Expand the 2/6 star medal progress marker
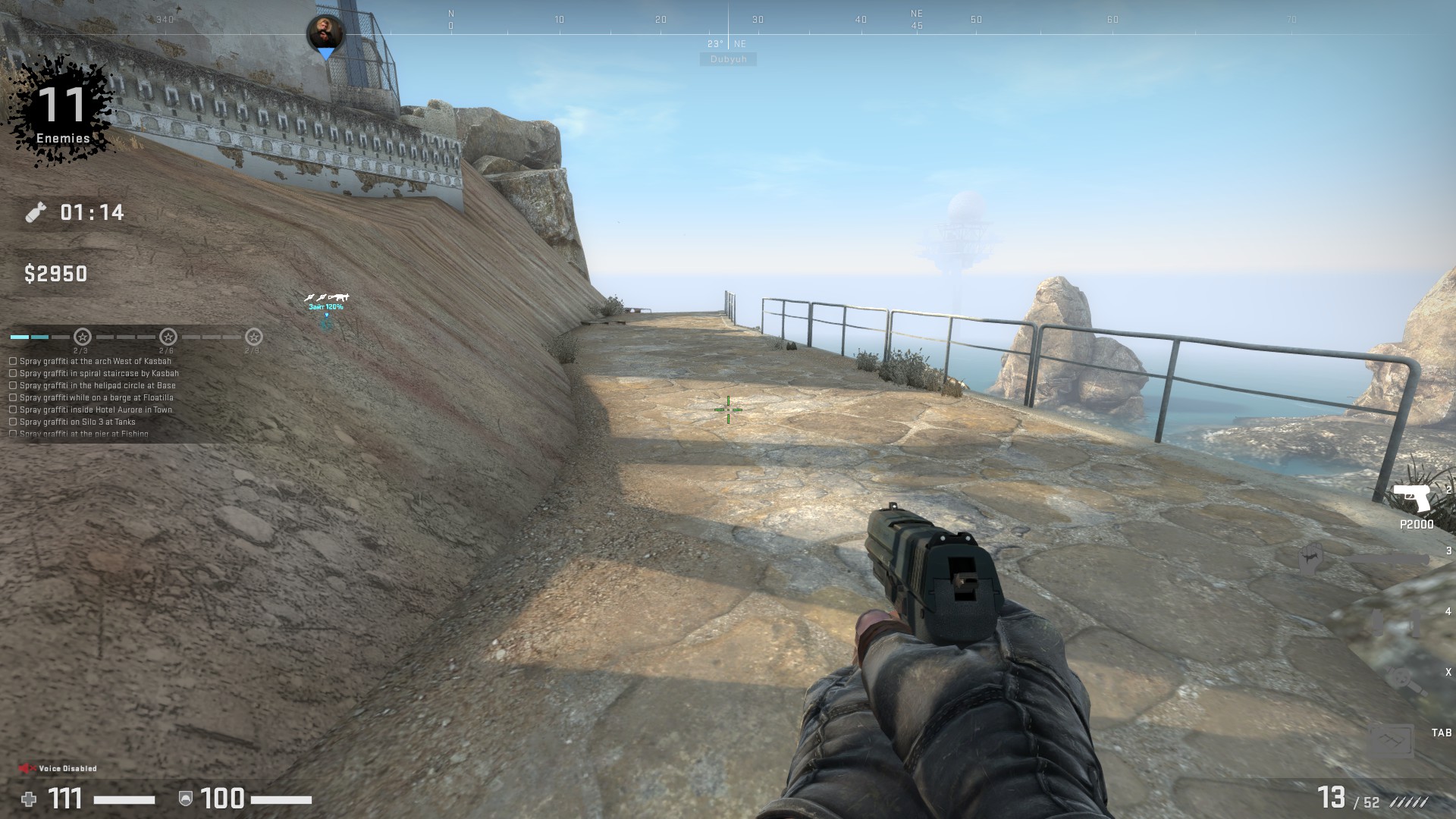Screen dimensions: 1456x819 pyautogui.click(x=168, y=336)
